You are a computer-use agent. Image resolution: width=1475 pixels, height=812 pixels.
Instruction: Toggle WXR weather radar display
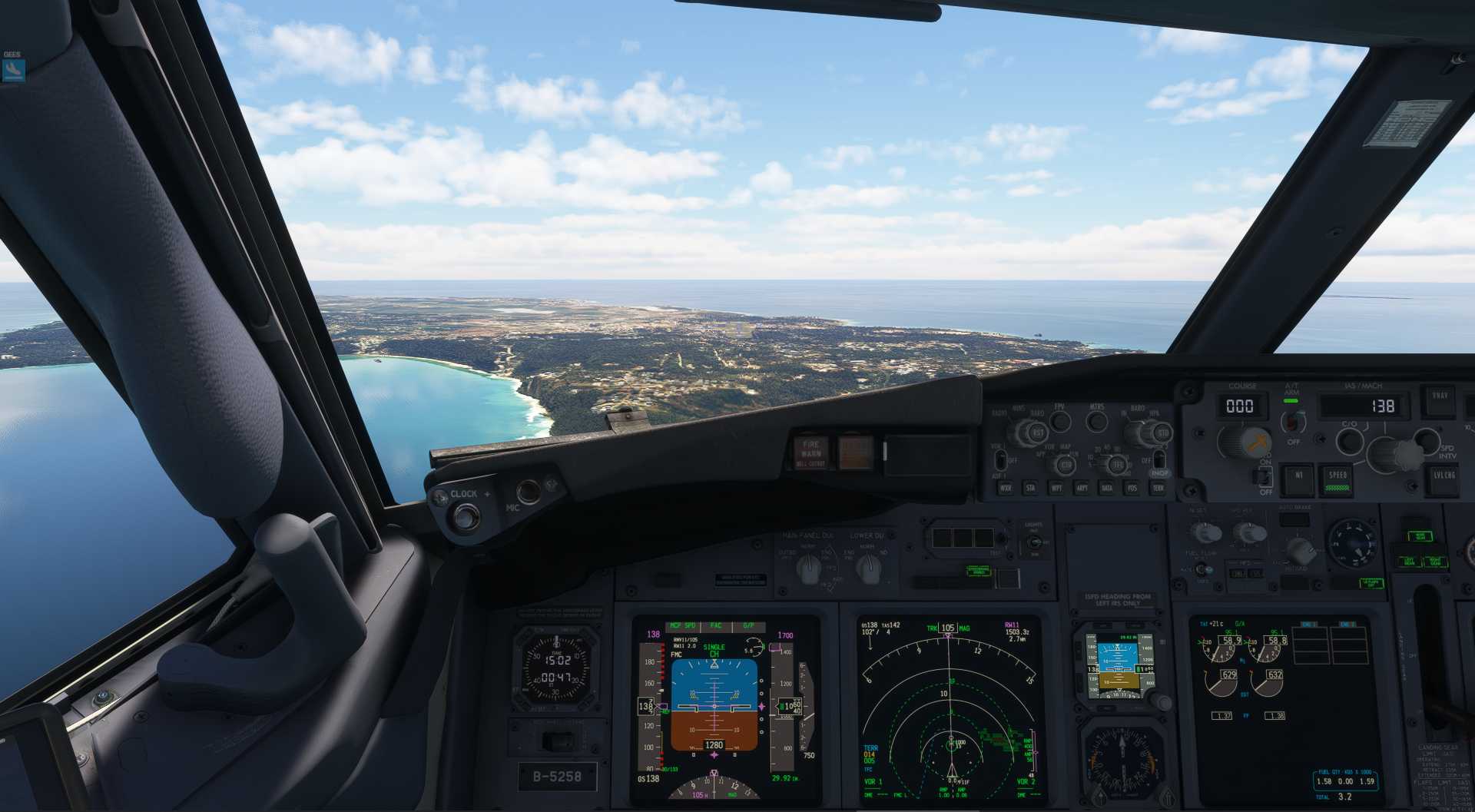click(1006, 488)
